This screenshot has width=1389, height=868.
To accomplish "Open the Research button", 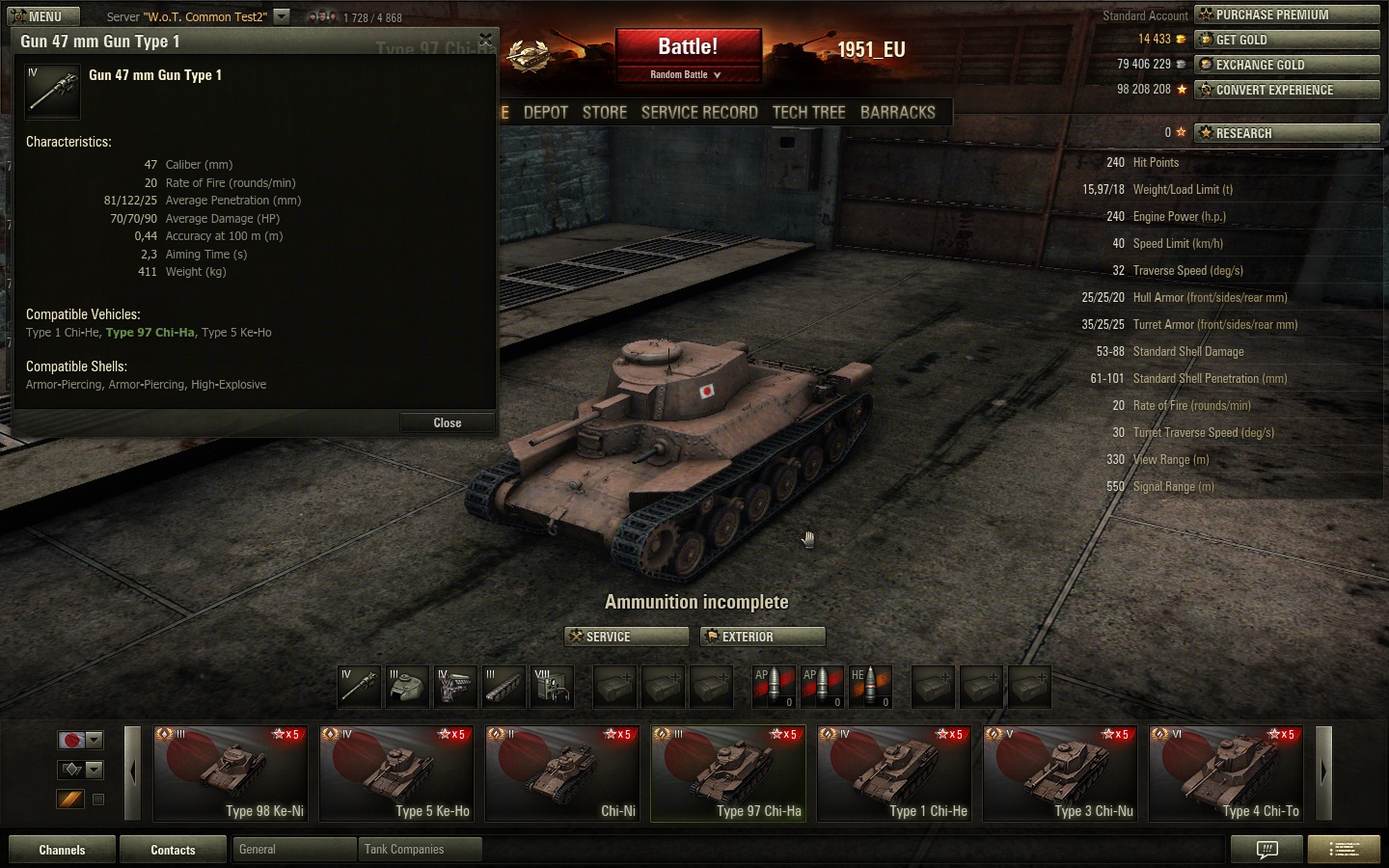I will coord(1287,133).
